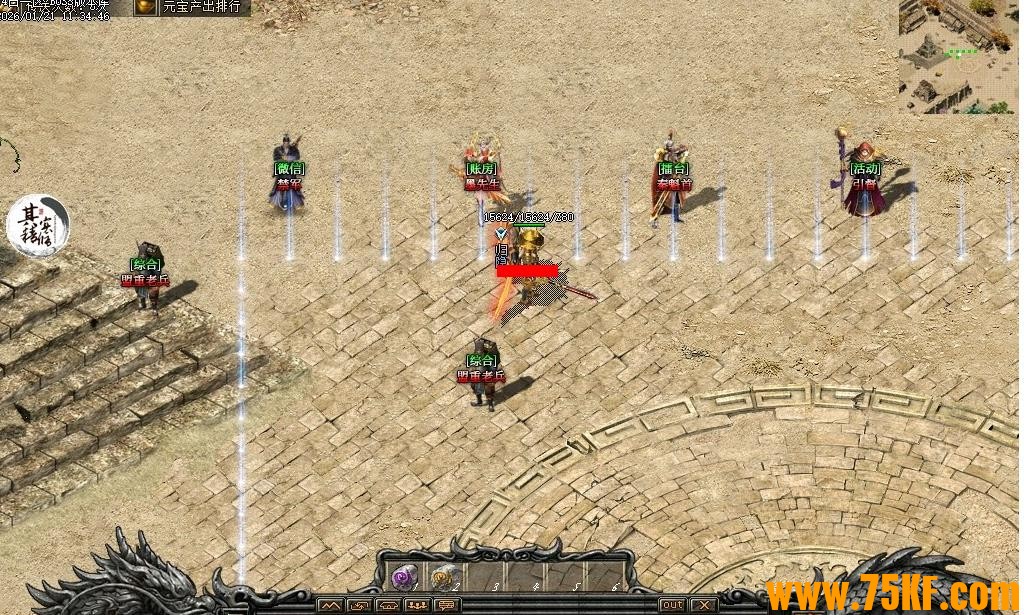Open the round ink-calligraphy badge icon
Image resolution: width=1024 pixels, height=615 pixels.
tap(38, 224)
